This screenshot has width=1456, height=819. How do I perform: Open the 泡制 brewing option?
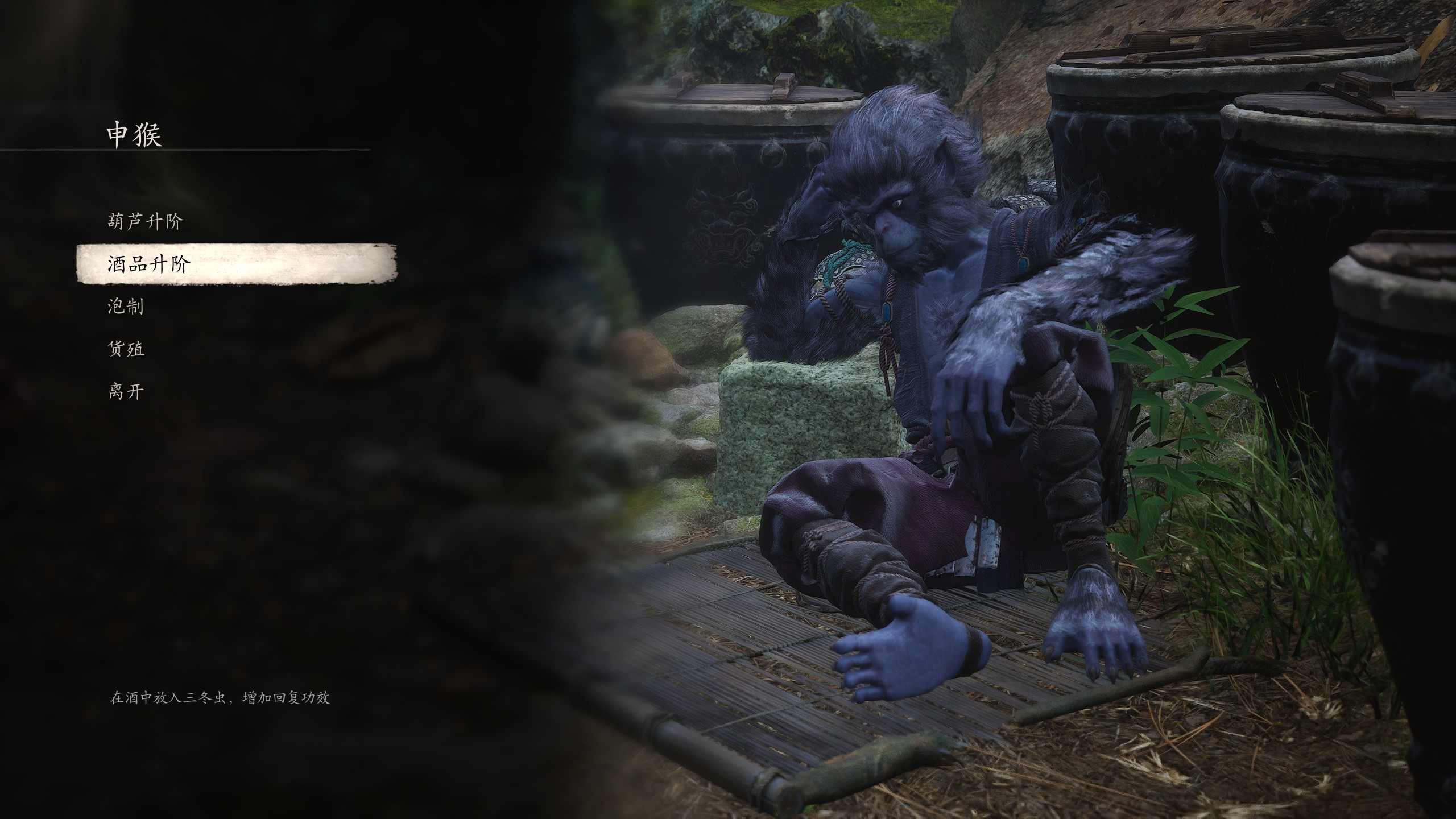pyautogui.click(x=126, y=307)
